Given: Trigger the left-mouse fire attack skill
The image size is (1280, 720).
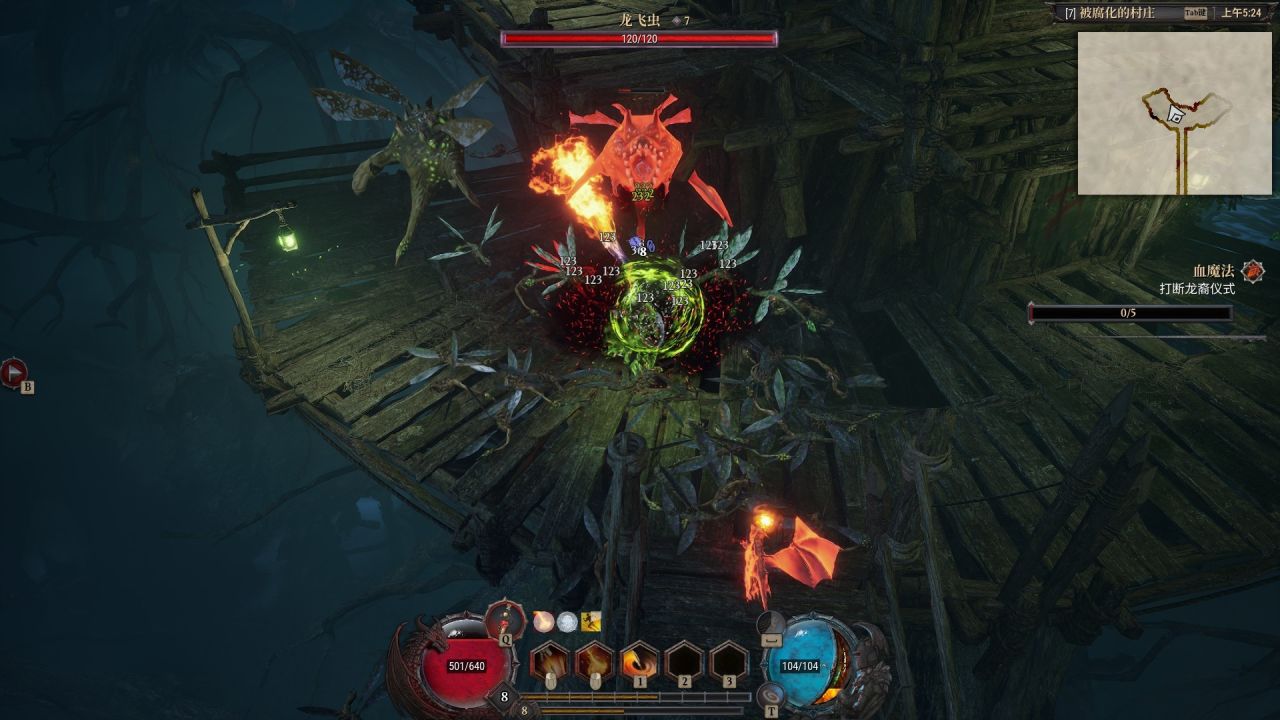Looking at the screenshot, I should tap(549, 661).
